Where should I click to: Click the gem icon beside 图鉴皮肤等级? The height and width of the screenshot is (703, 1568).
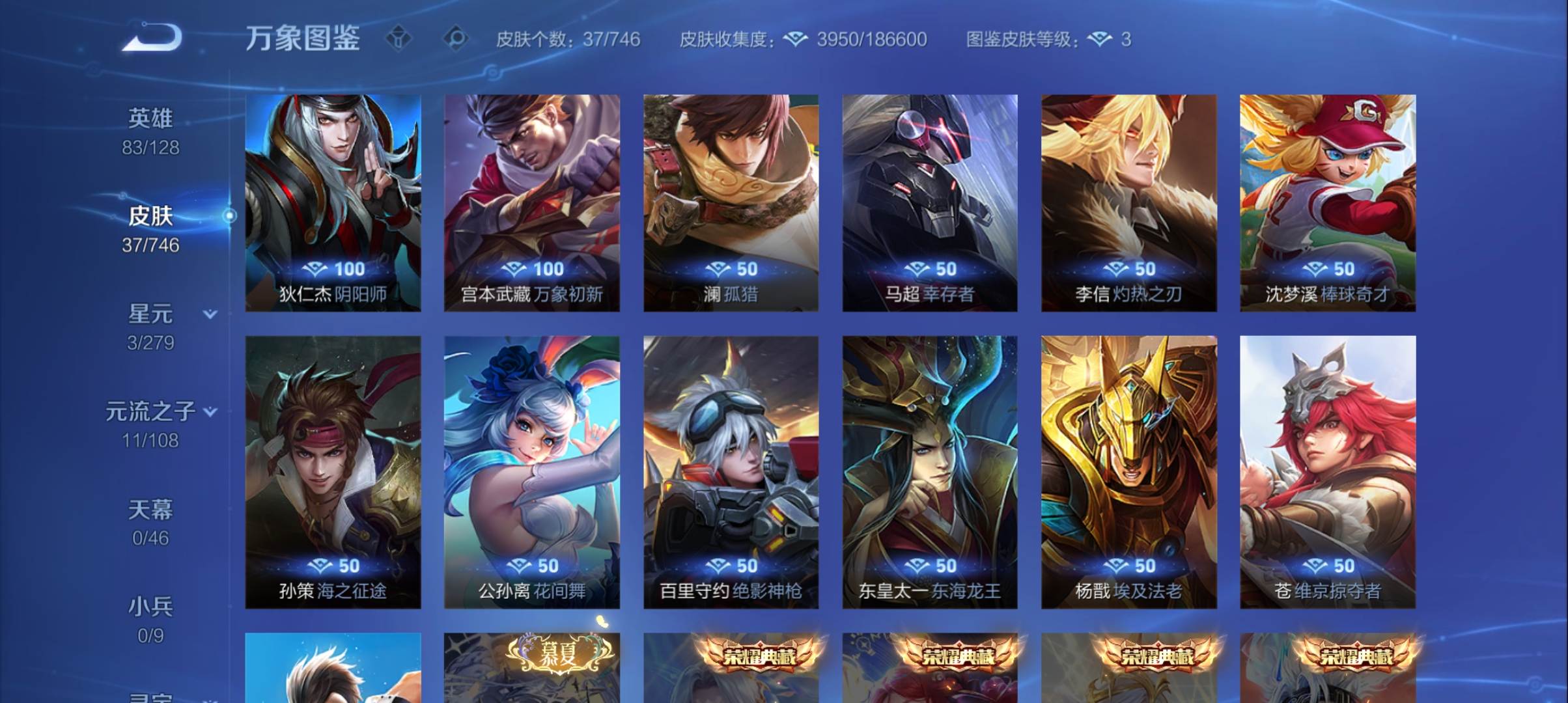1100,39
